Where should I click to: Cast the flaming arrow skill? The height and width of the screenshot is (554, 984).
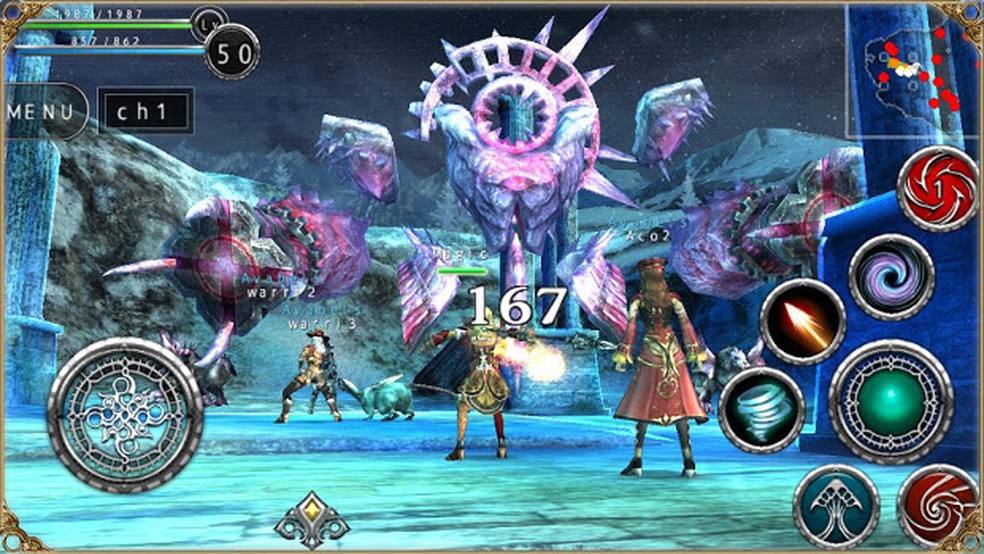click(803, 322)
